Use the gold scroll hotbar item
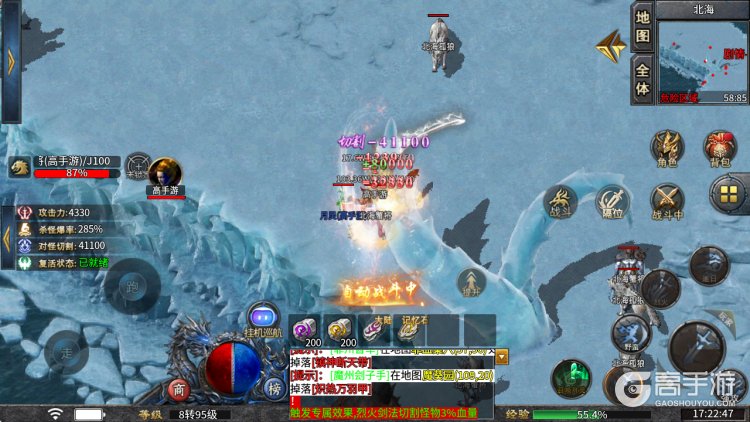 tap(340, 330)
